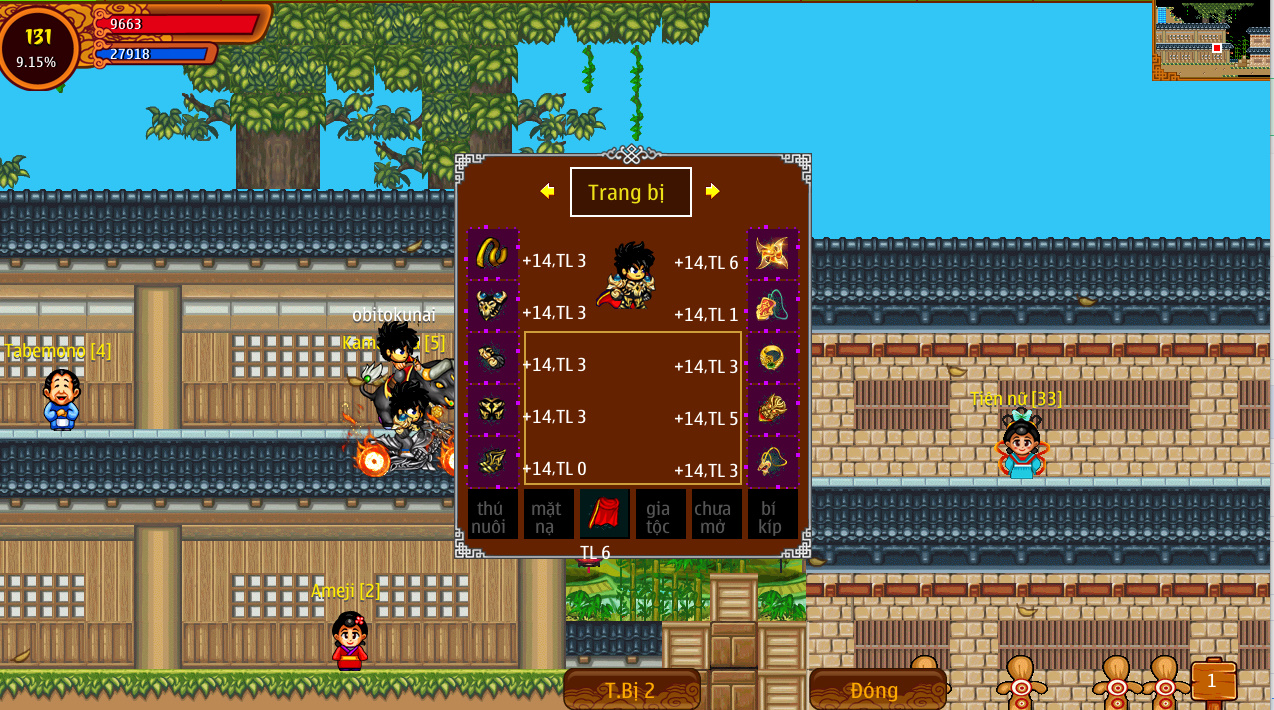Open the gia tộc clan slot

pyautogui.click(x=660, y=515)
